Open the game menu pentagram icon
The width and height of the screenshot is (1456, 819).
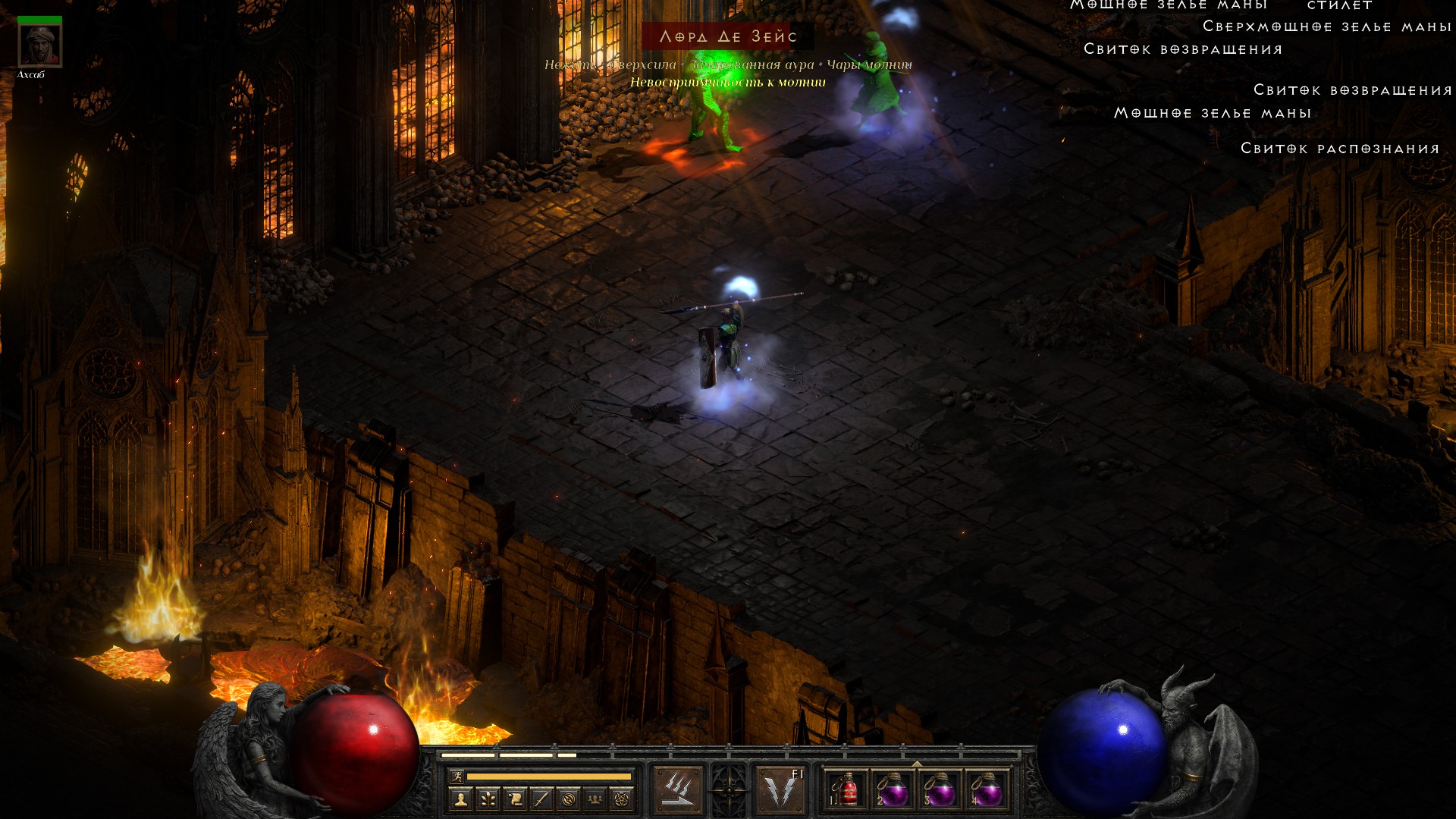coord(622,799)
